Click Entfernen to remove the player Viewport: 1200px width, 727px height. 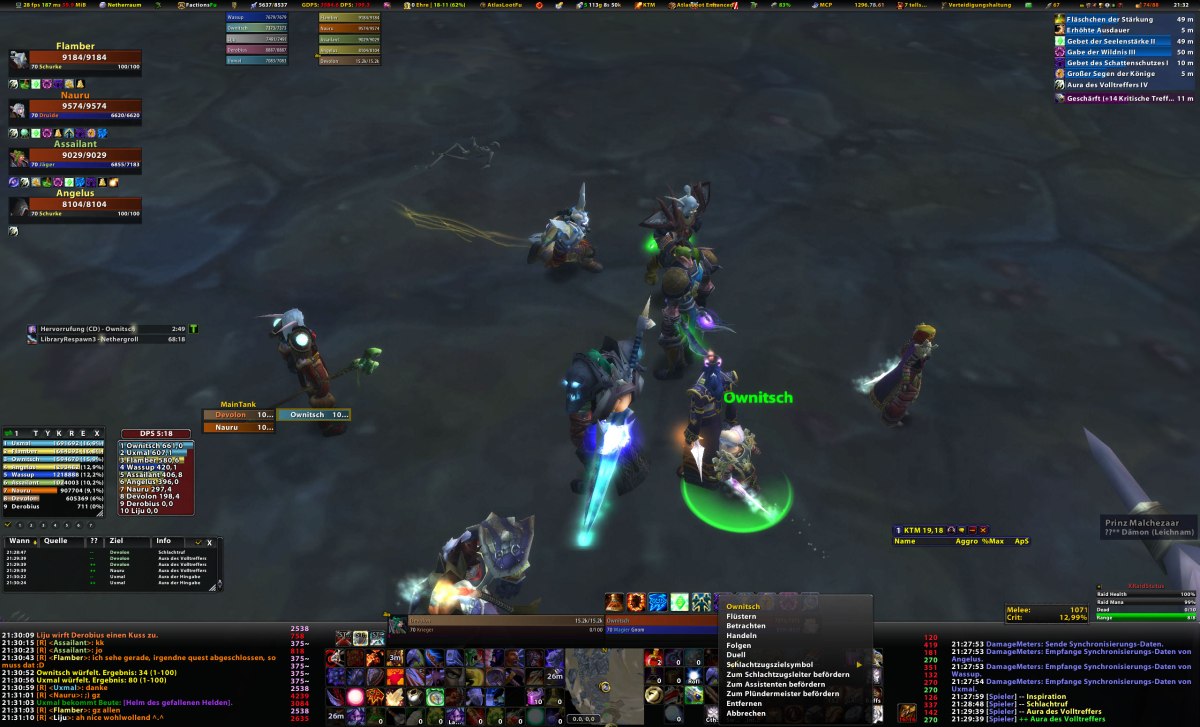[x=744, y=703]
